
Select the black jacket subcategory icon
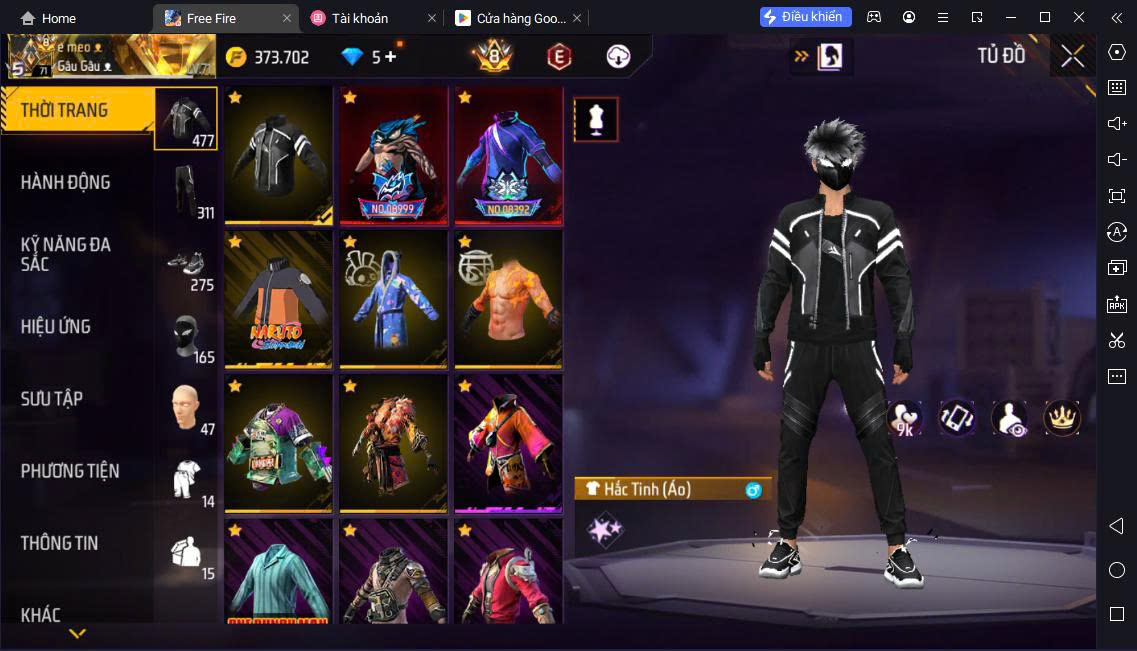pyautogui.click(x=185, y=118)
